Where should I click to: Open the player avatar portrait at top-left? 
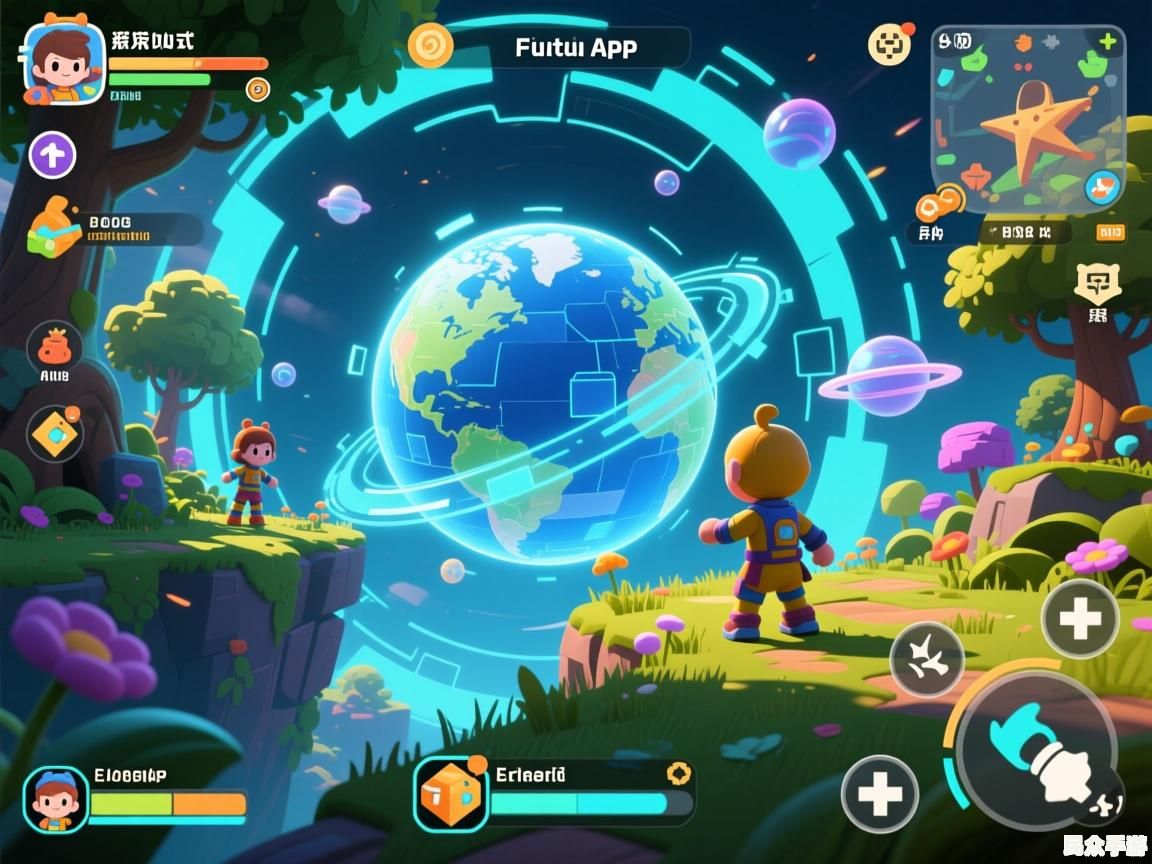pyautogui.click(x=63, y=62)
